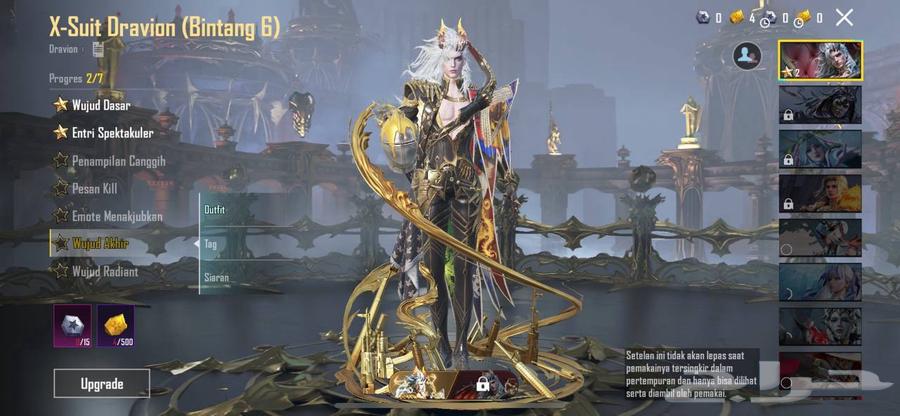Select the highlighted Dravion star thumbnail

tap(820, 60)
